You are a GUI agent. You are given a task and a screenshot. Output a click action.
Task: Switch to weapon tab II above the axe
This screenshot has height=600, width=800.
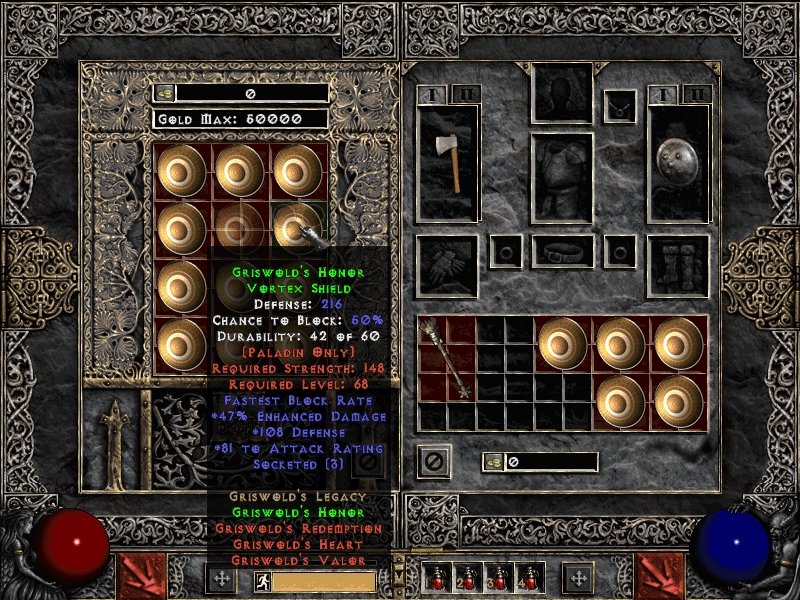pos(466,95)
